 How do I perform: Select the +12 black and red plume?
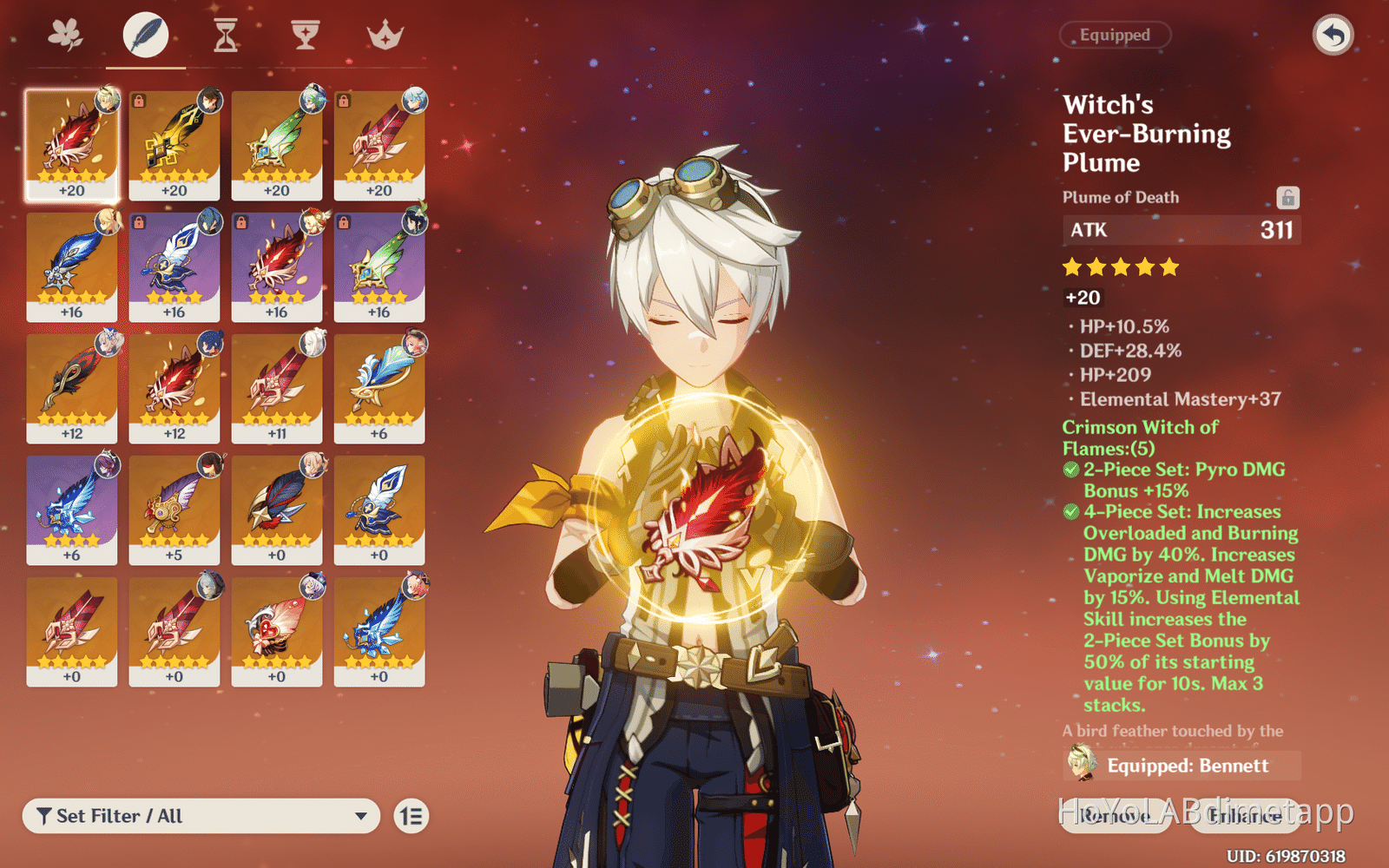click(x=72, y=388)
